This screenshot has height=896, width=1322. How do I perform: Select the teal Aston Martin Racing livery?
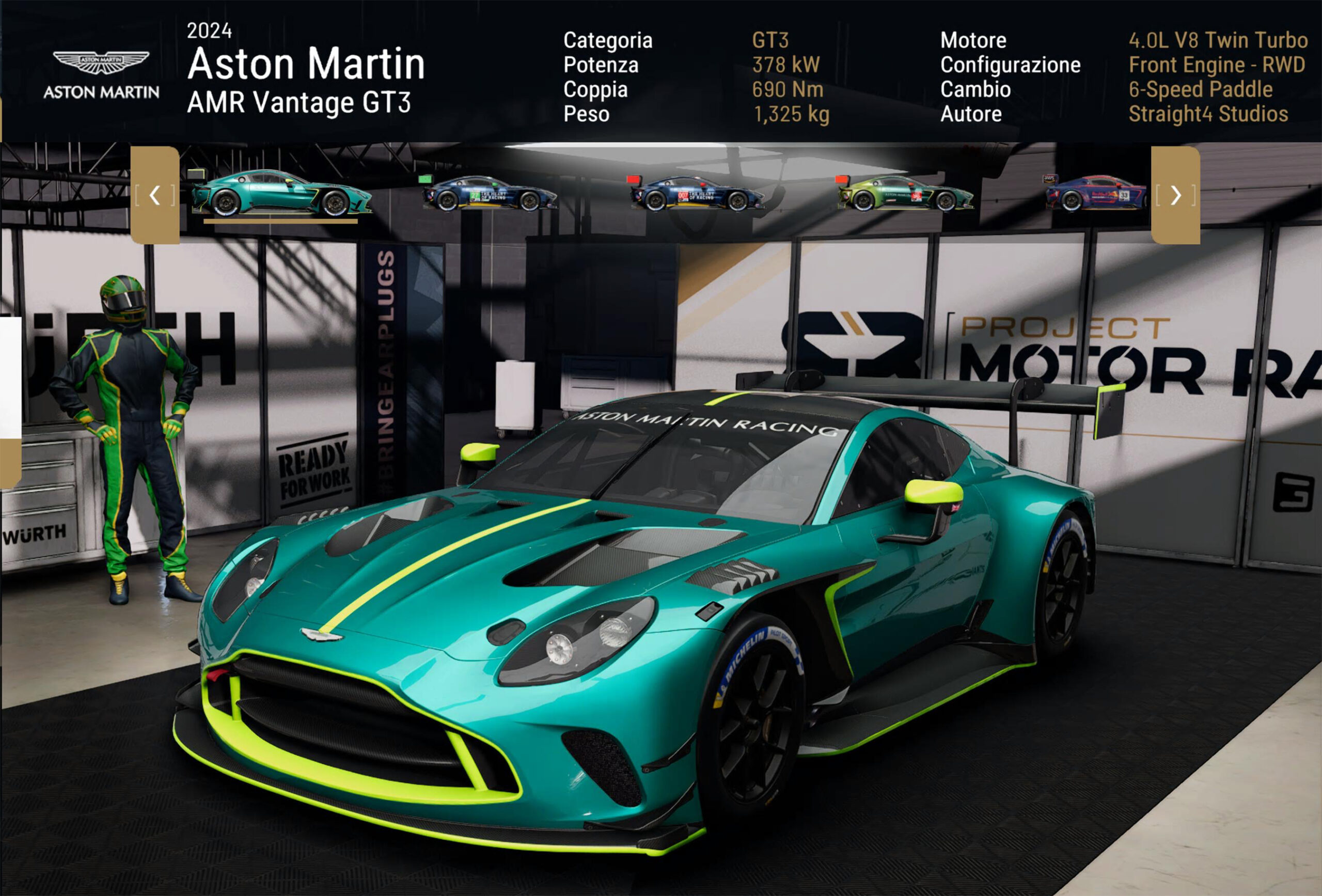(281, 194)
